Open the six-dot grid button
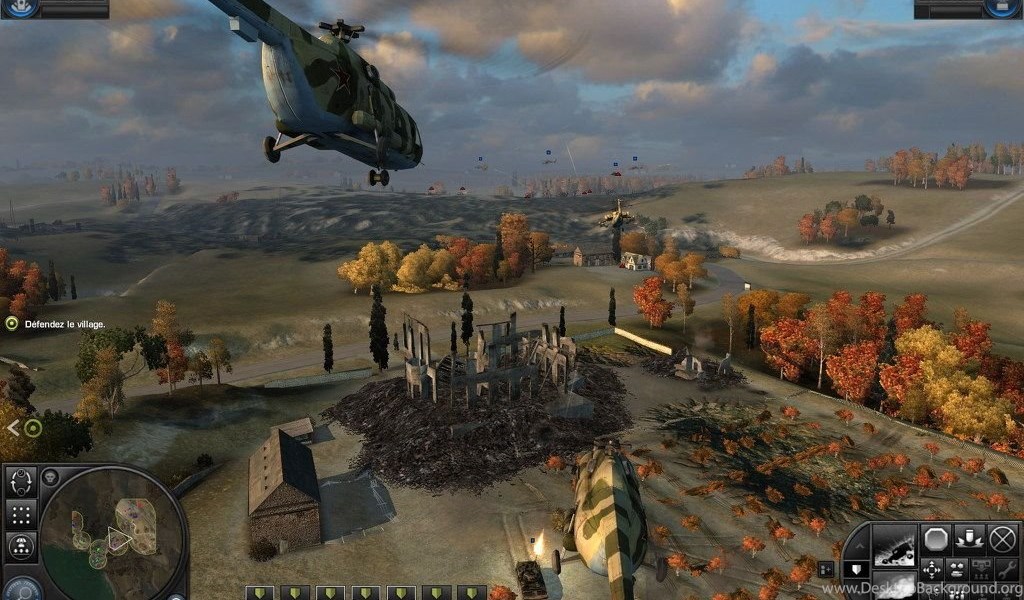 pyautogui.click(x=22, y=515)
